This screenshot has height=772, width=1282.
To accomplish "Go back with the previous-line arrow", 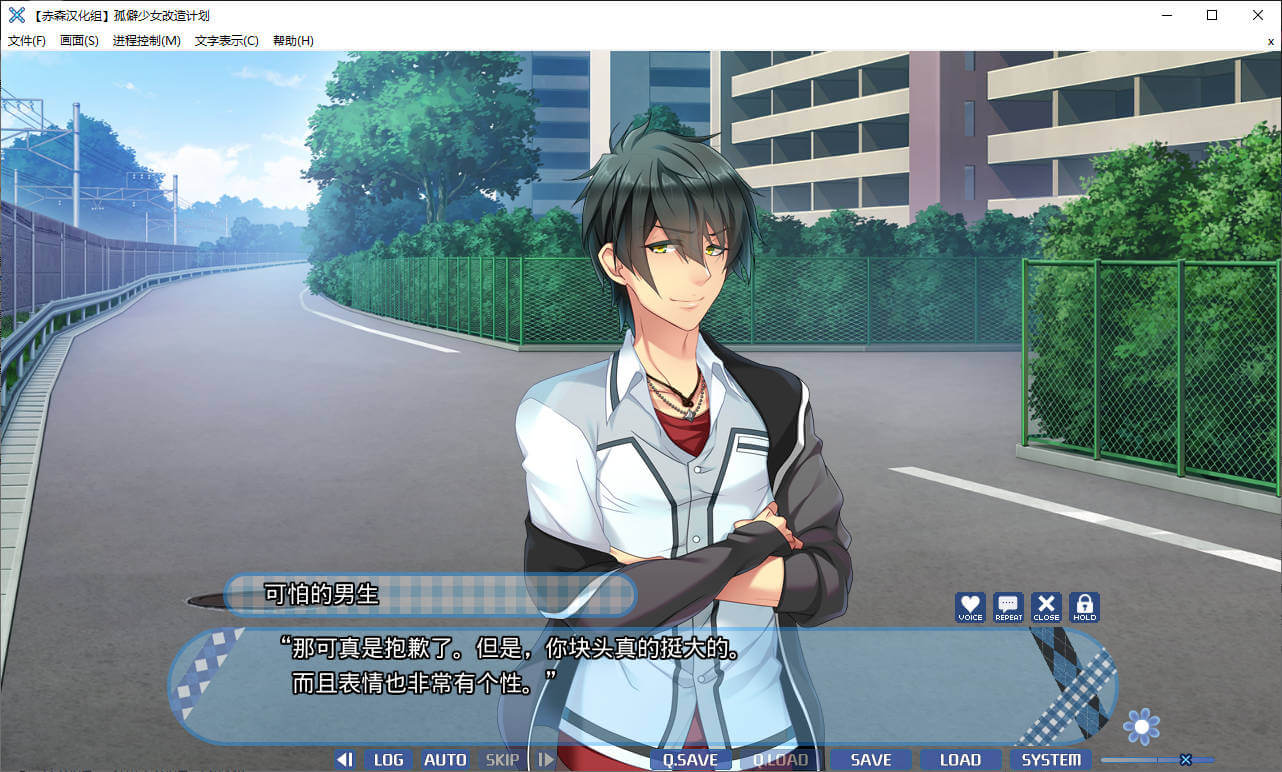I will click(x=344, y=760).
